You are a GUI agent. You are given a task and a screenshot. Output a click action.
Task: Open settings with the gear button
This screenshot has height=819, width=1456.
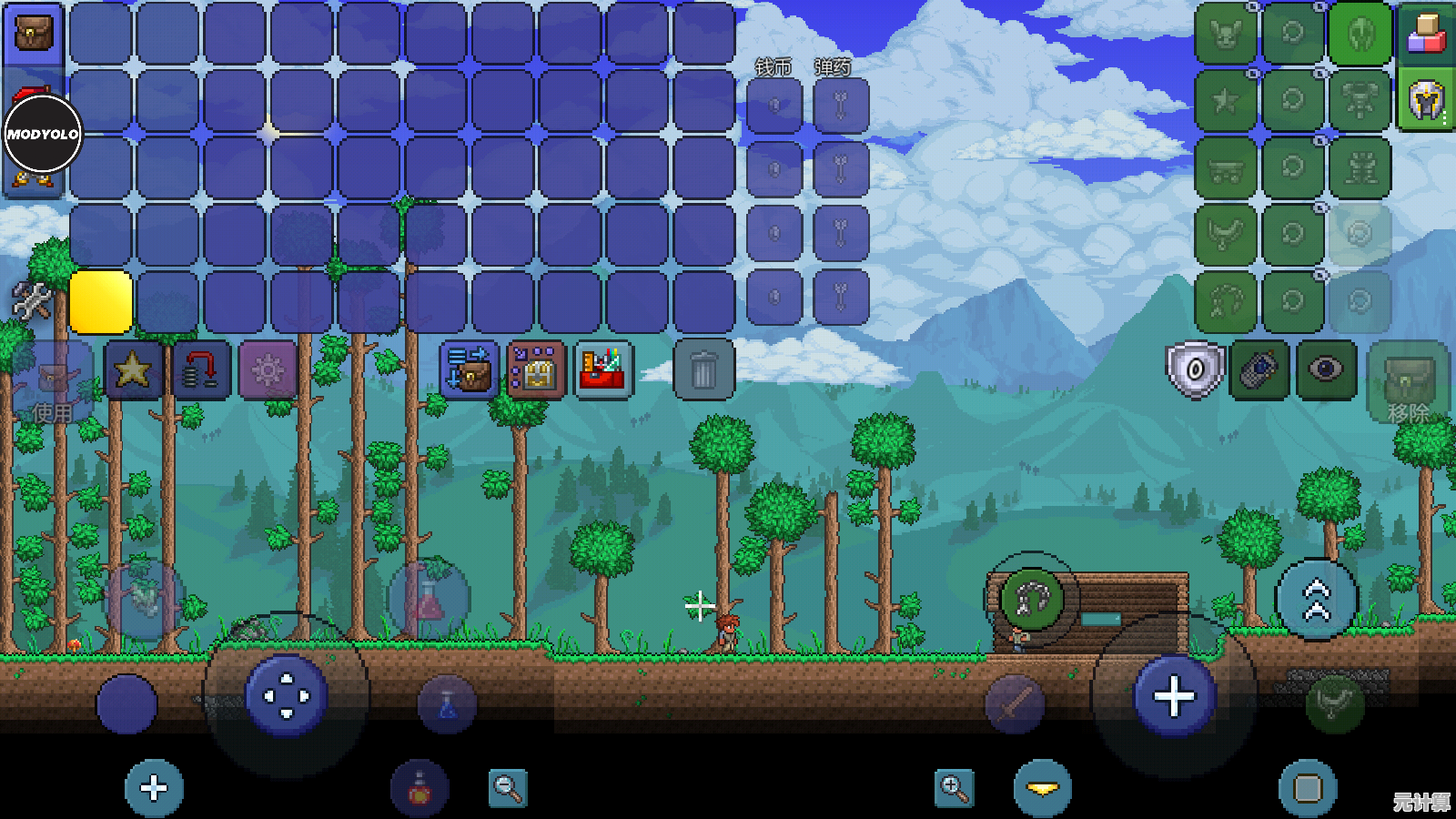click(268, 370)
